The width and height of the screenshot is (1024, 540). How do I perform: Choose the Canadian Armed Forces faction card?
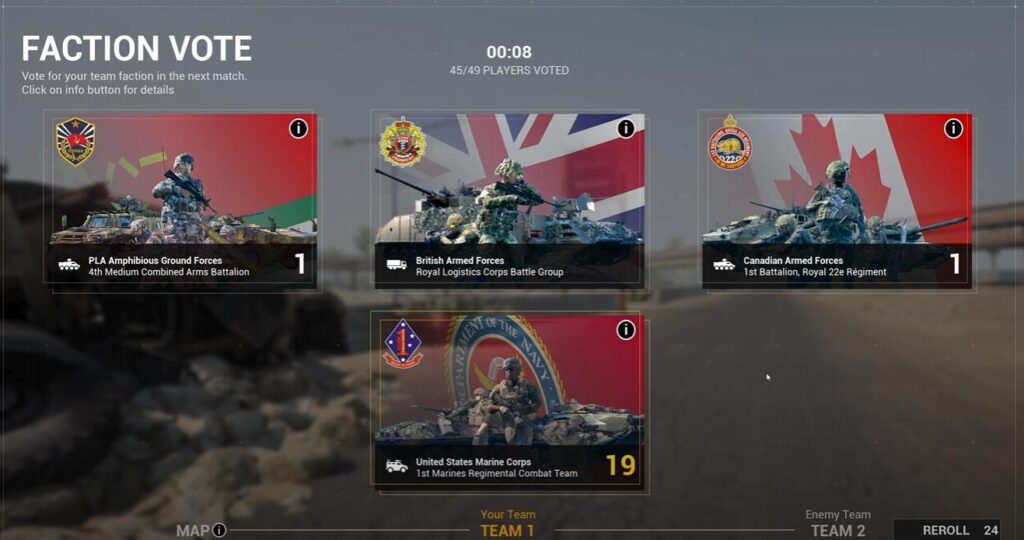point(834,200)
